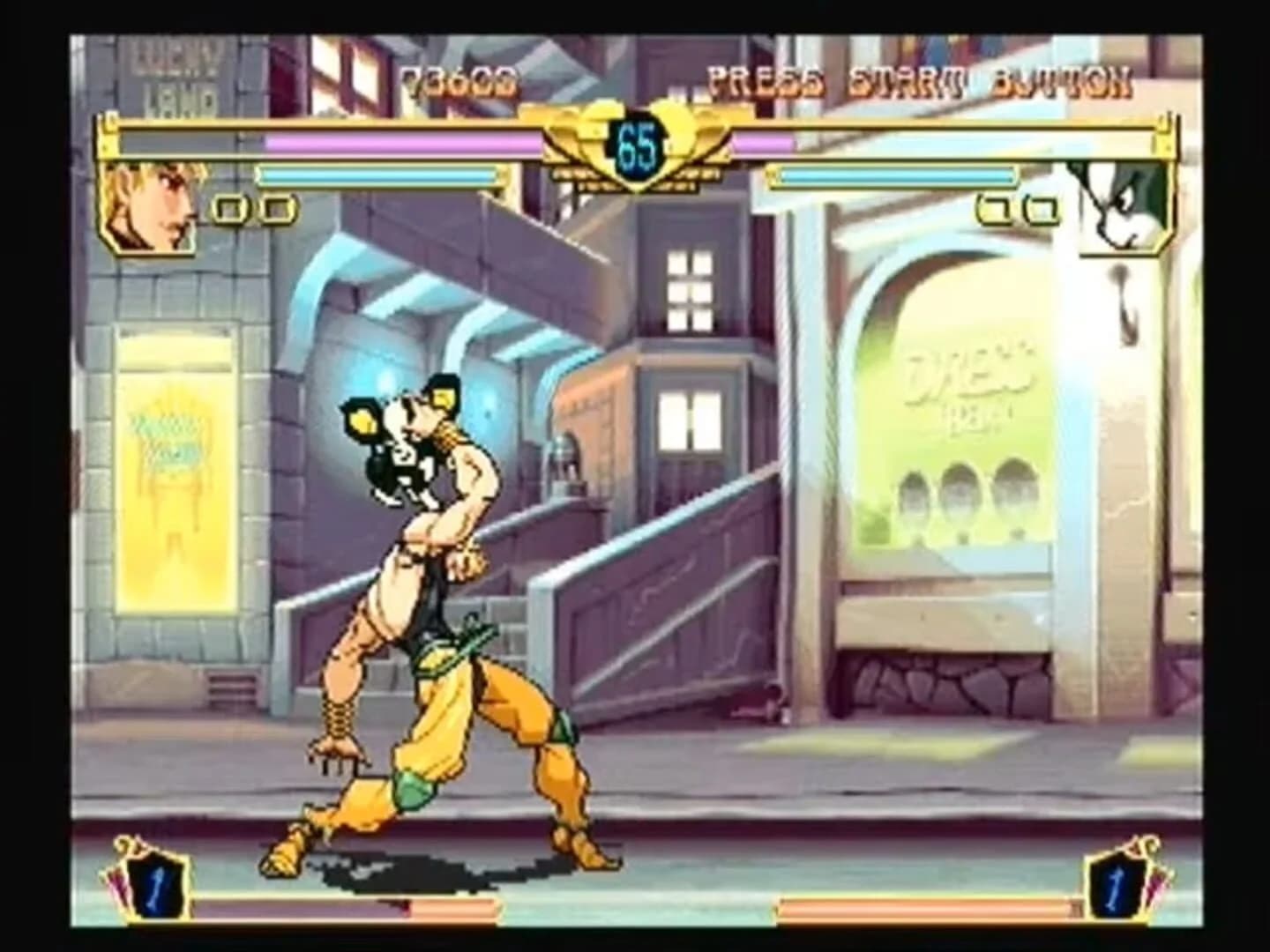Select Jotaro's character portrait top-right
This screenshot has height=952, width=1270.
(1120, 210)
